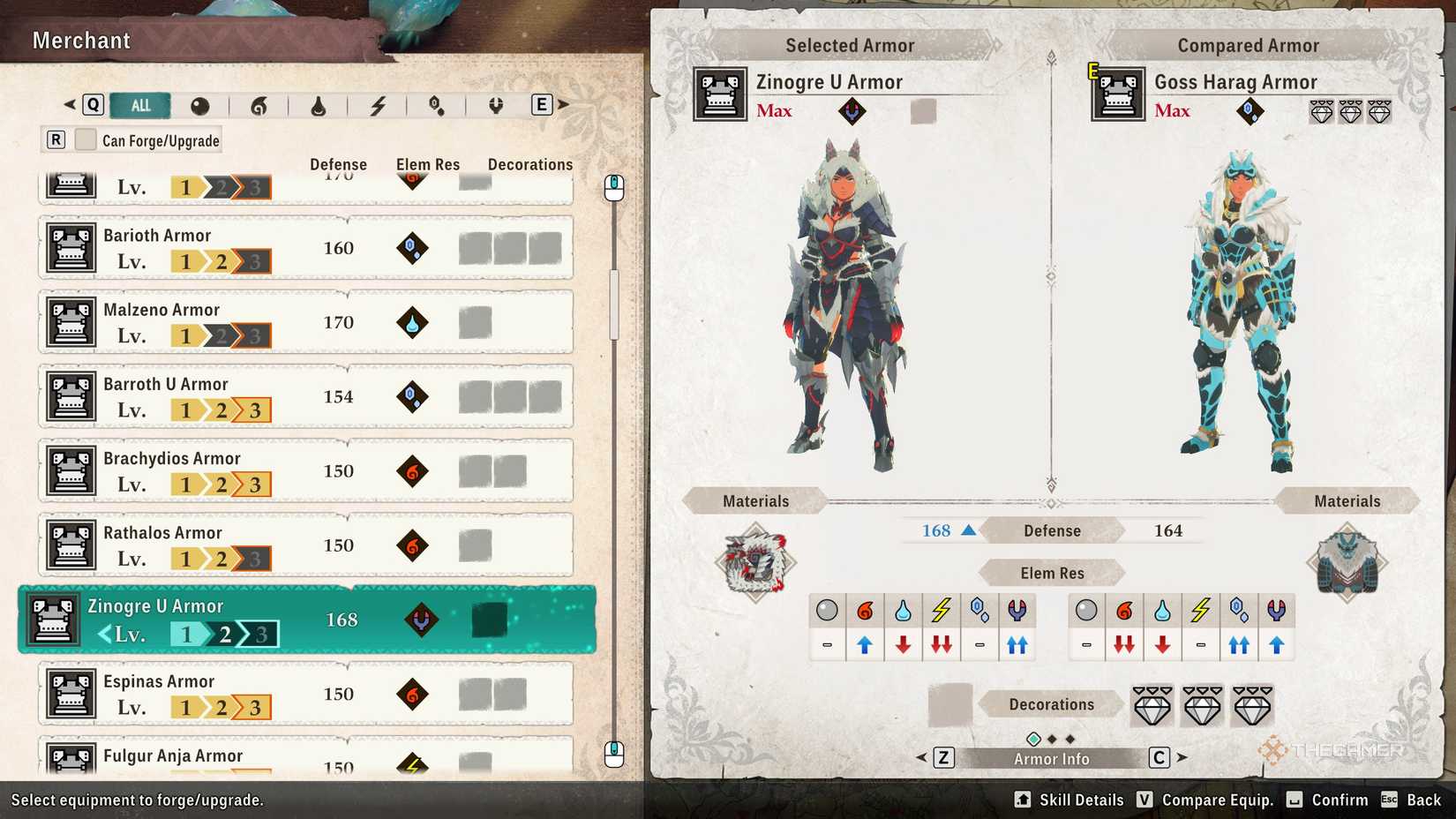Click the non-elemental orb filter icon
The height and width of the screenshot is (819, 1456).
[x=201, y=105]
